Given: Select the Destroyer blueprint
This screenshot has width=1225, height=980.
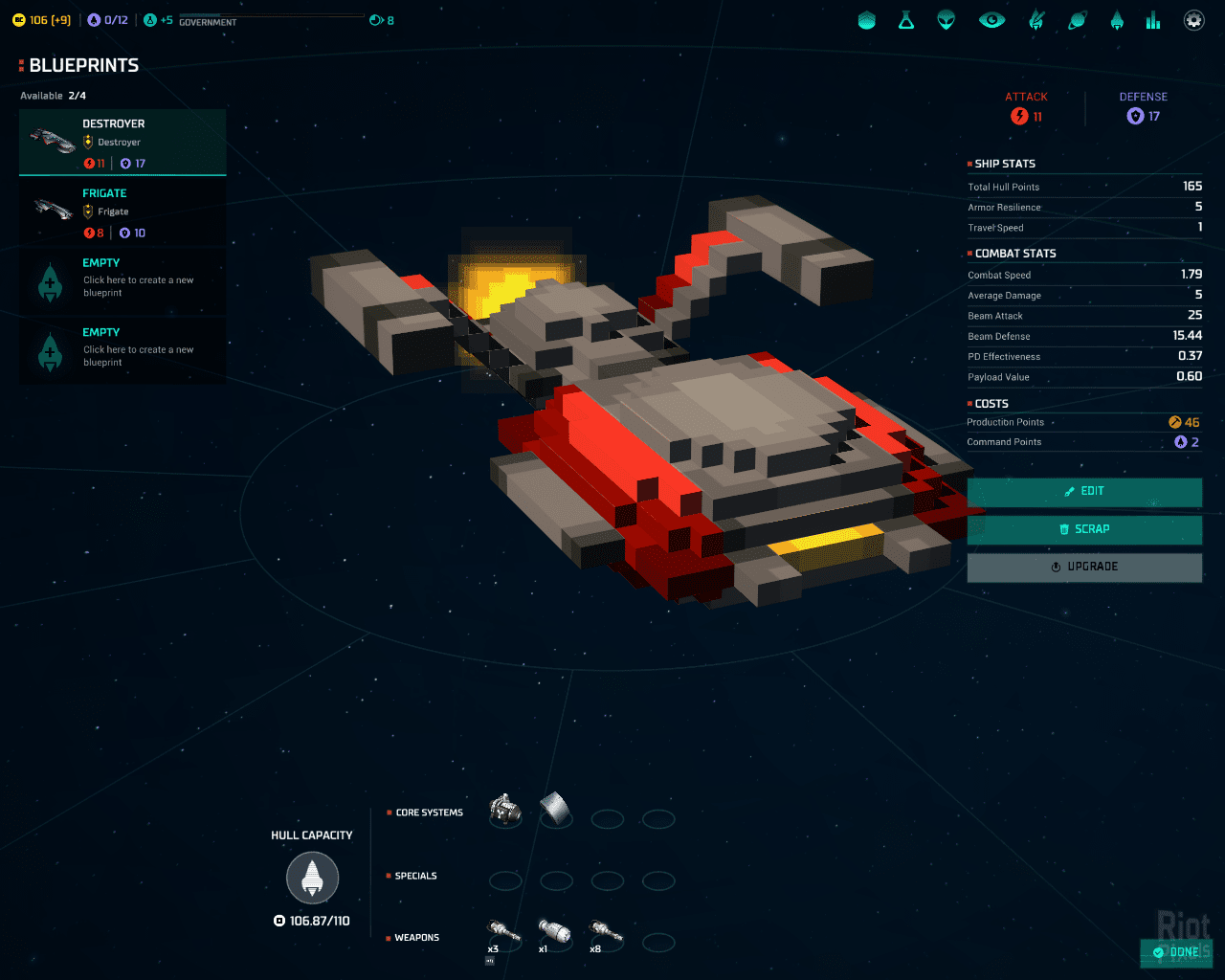Looking at the screenshot, I should tap(122, 143).
